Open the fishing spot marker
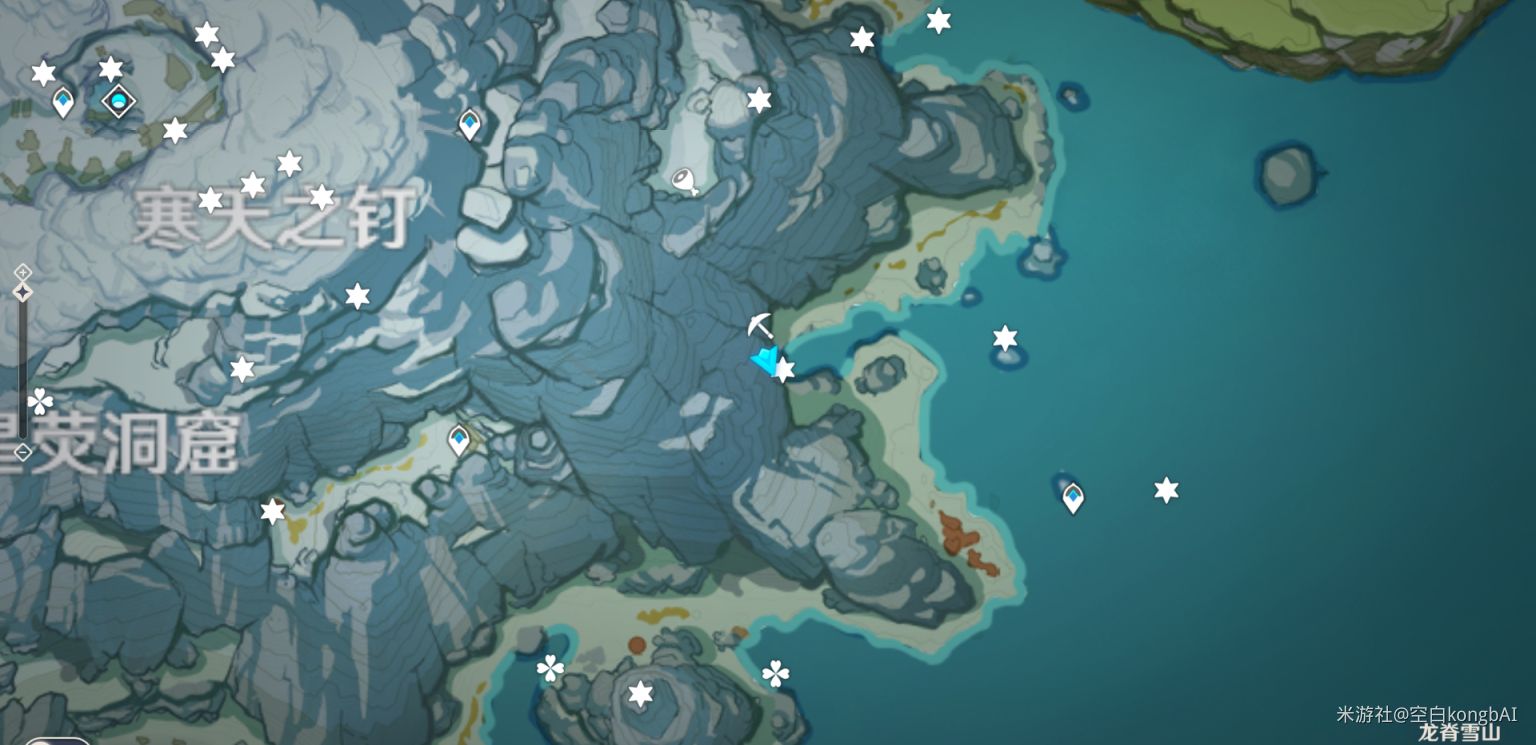The height and width of the screenshot is (745, 1536). (x=685, y=181)
